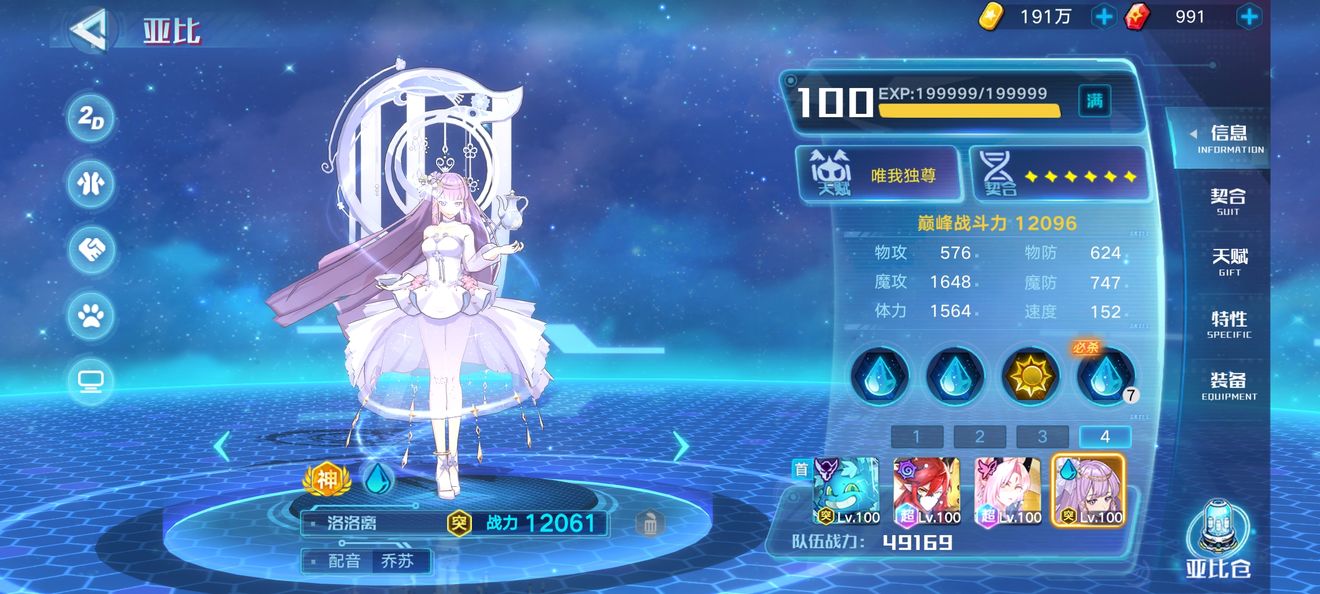Add more gold coins
The height and width of the screenshot is (594, 1320).
tap(1103, 16)
